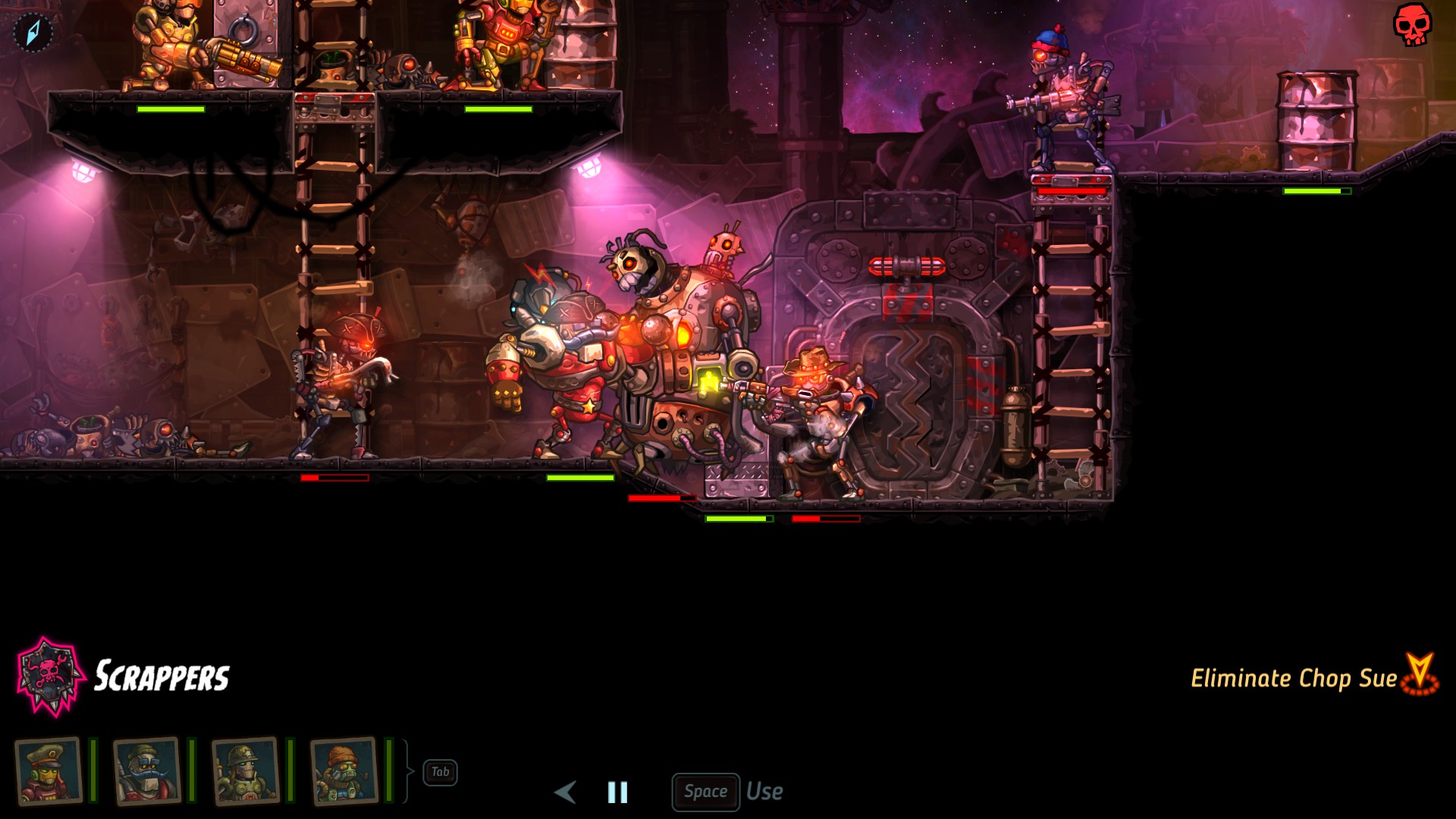This screenshot has height=819, width=1456.
Task: Pick the pipe-smoking bot in the orange beanie
Action: [344, 771]
